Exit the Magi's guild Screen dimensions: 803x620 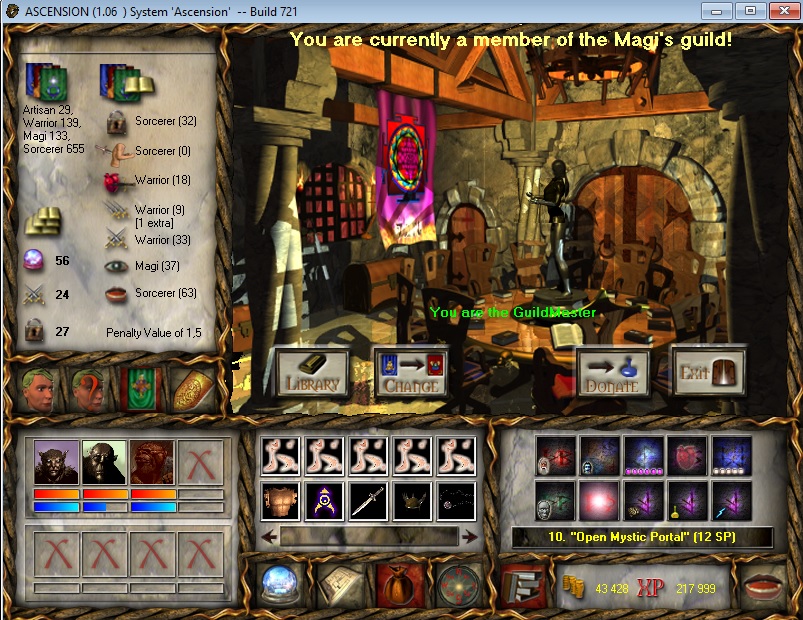(x=709, y=372)
